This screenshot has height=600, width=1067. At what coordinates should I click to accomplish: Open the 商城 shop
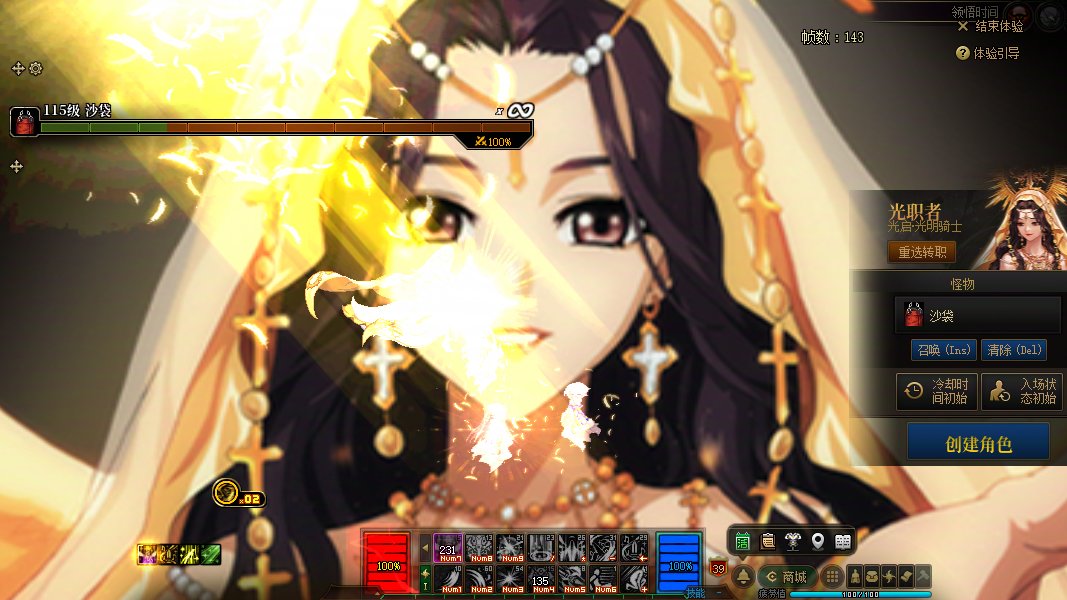click(x=786, y=577)
